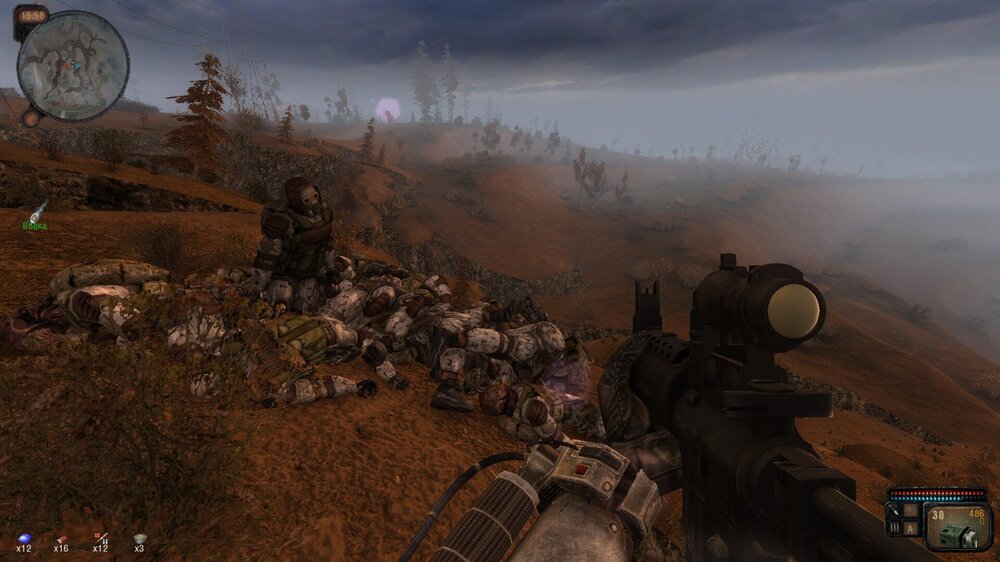Click the small round indicator below minimap

click(30, 118)
